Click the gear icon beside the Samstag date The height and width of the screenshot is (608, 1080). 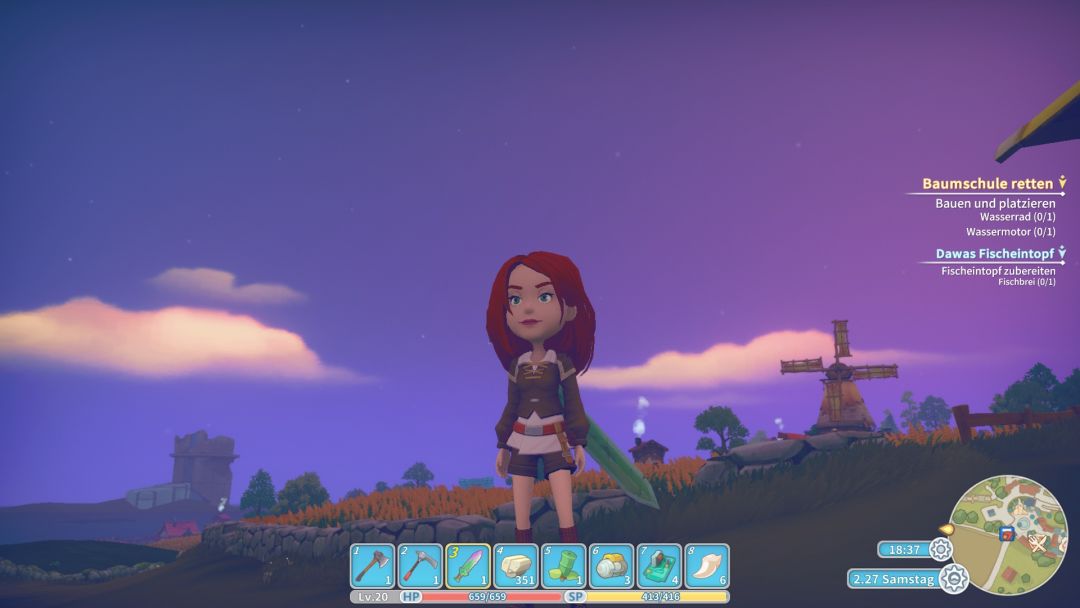click(x=954, y=578)
